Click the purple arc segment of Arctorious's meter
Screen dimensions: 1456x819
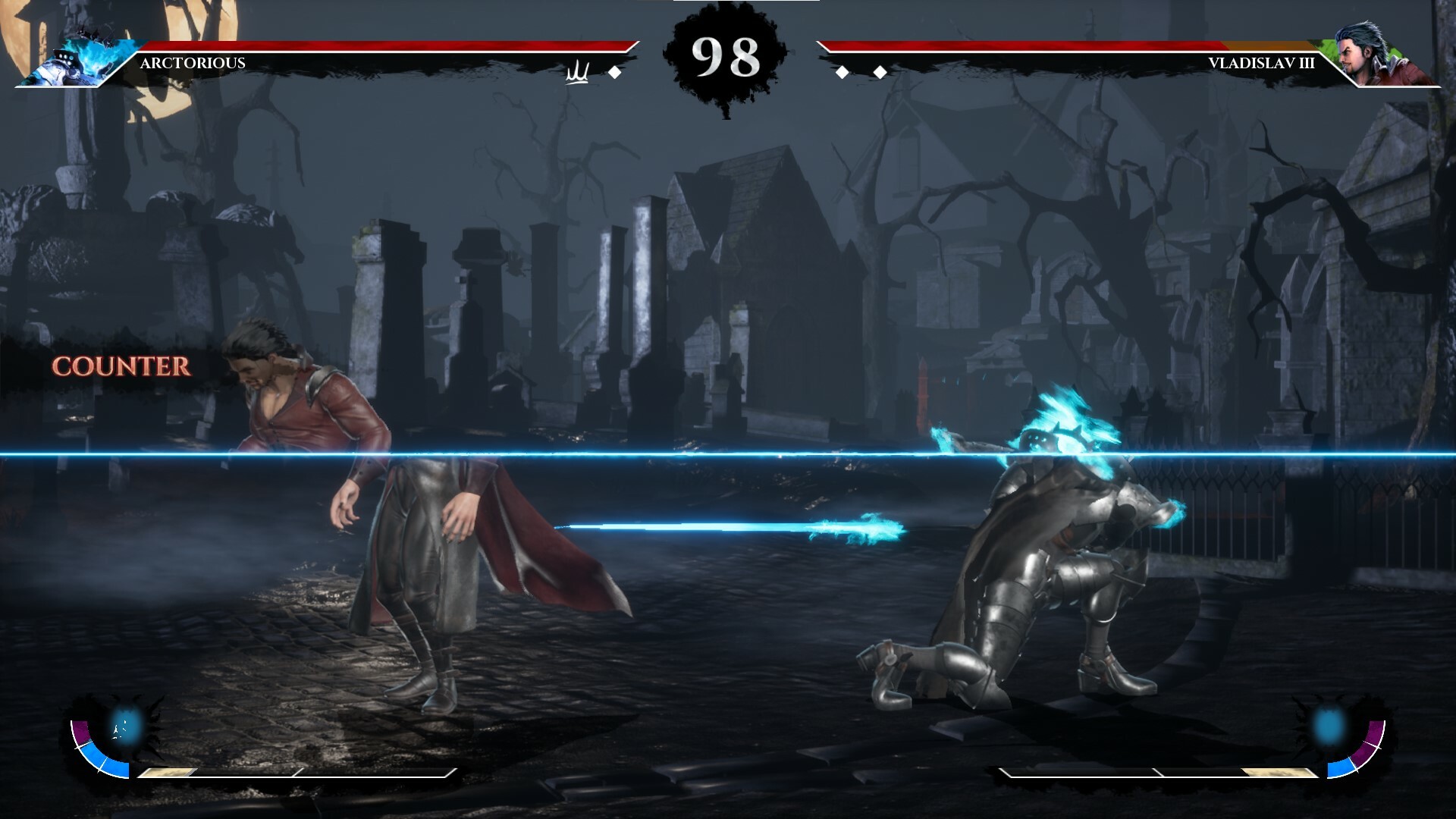[81, 730]
